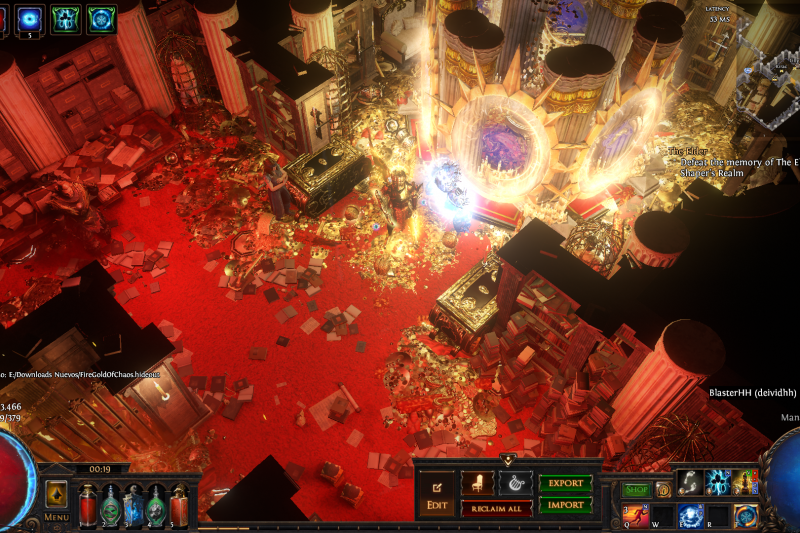Export the hideout layout
Viewport: 800px width, 533px height.
tap(566, 483)
